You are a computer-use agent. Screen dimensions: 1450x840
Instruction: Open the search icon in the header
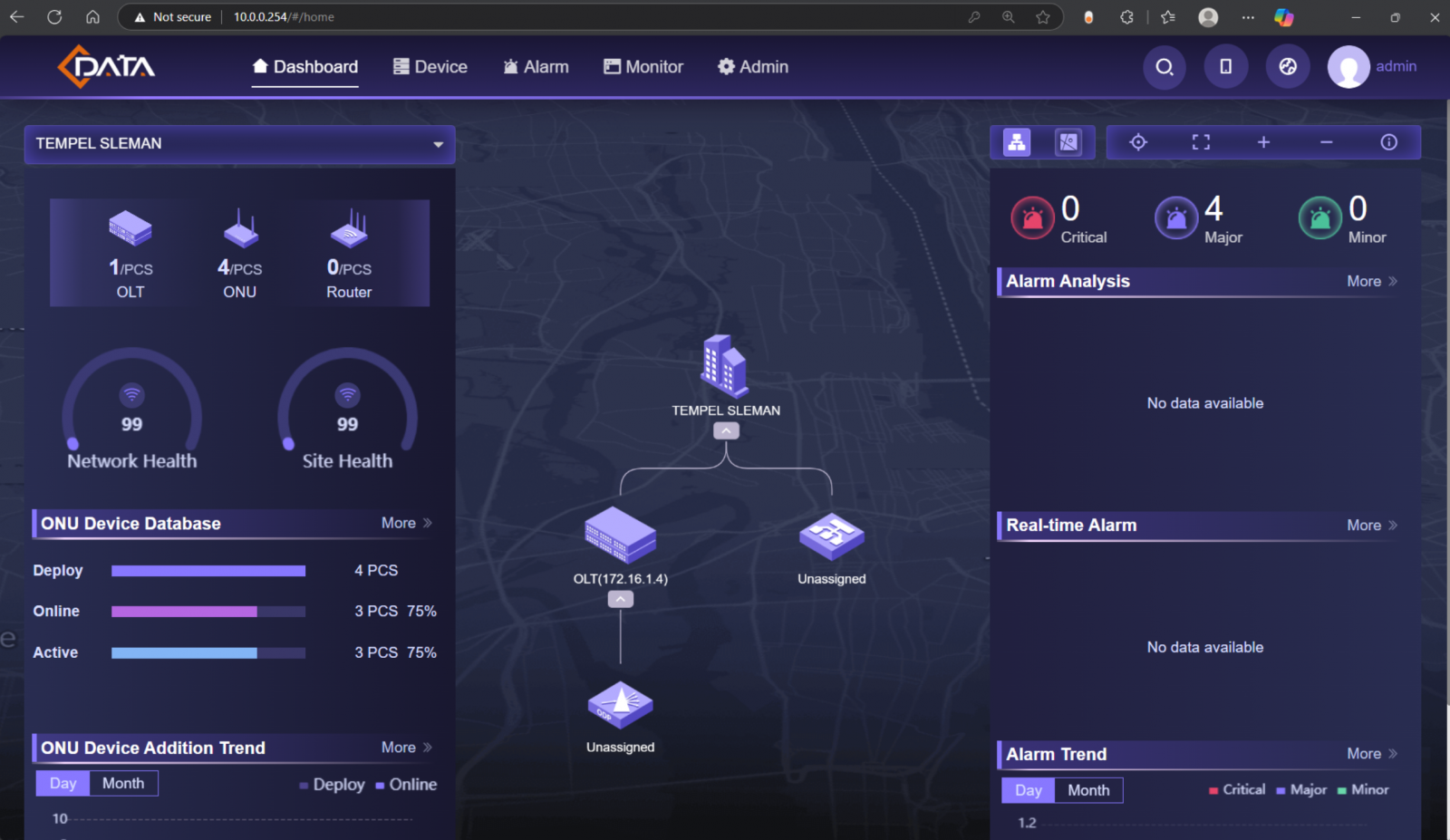[1165, 67]
